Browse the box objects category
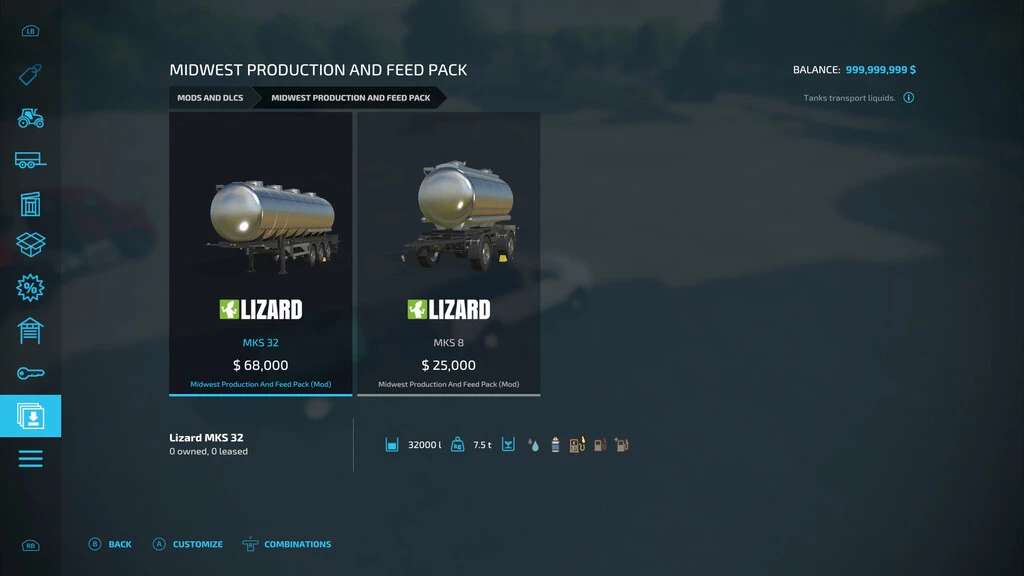The image size is (1024, 576). point(30,245)
